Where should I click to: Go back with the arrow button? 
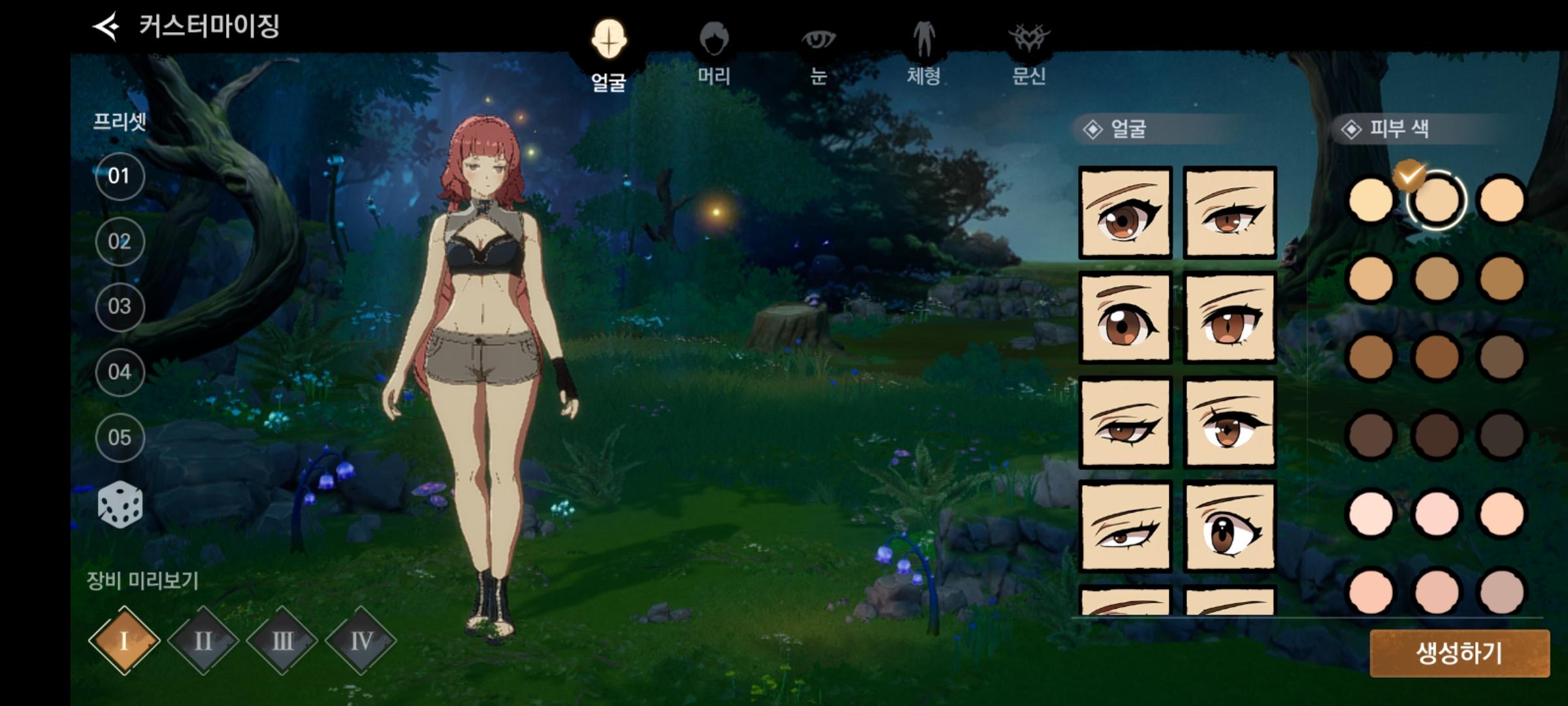(x=106, y=26)
